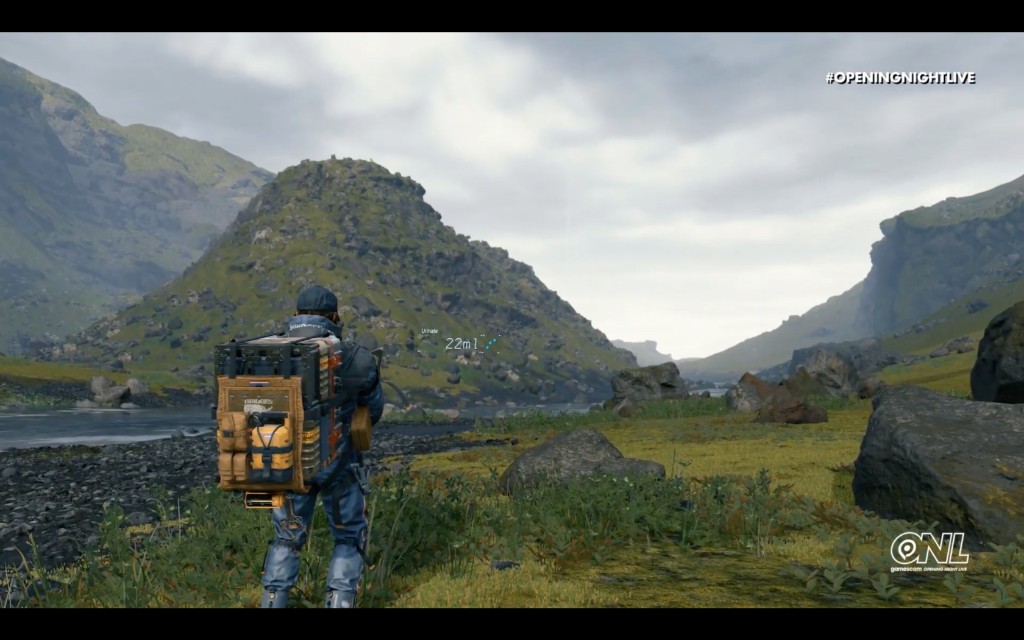Image resolution: width=1024 pixels, height=640 pixels.
Task: Select the Urinate action label
Action: click(x=429, y=331)
